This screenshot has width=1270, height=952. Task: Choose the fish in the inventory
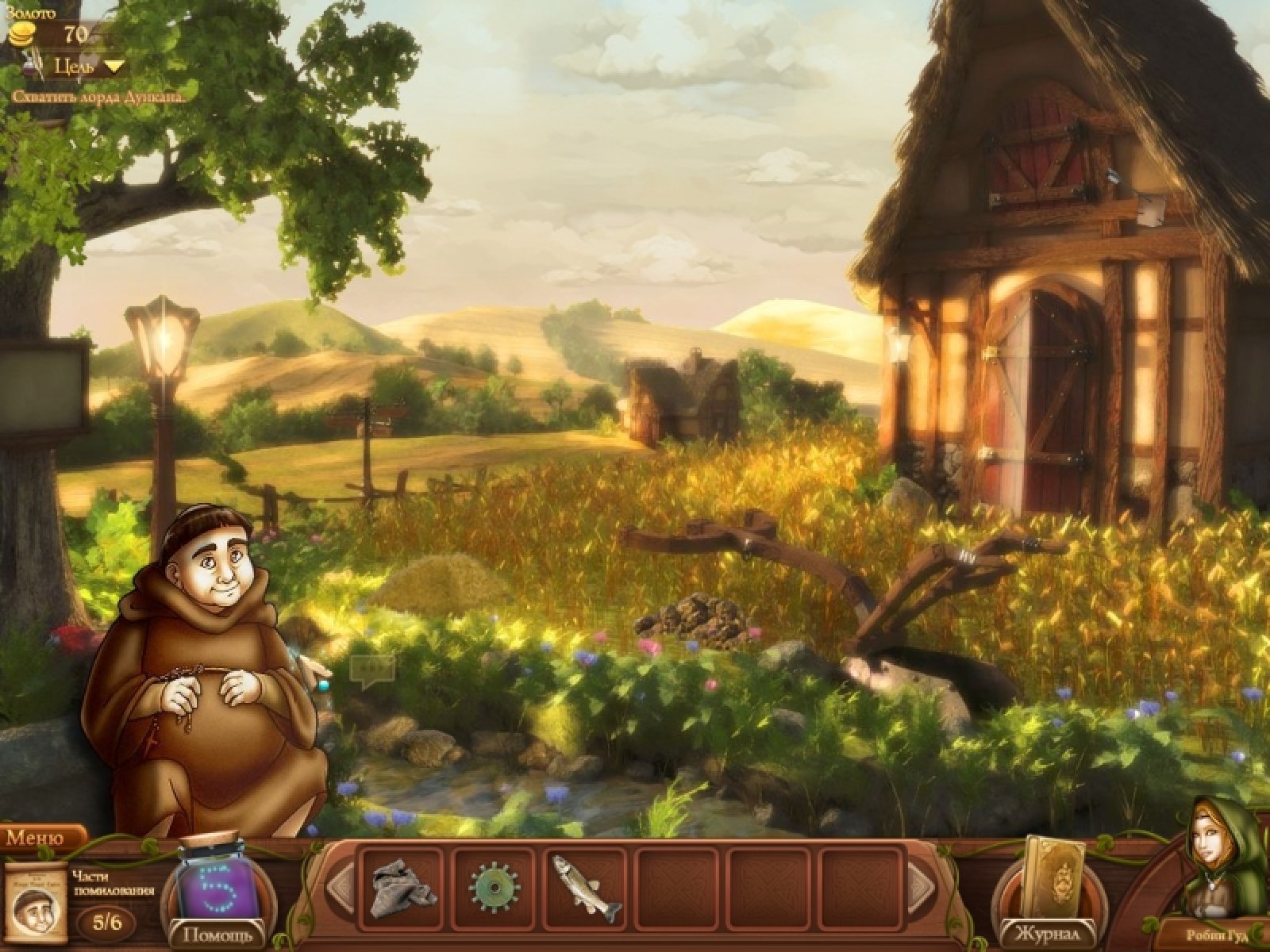(587, 885)
